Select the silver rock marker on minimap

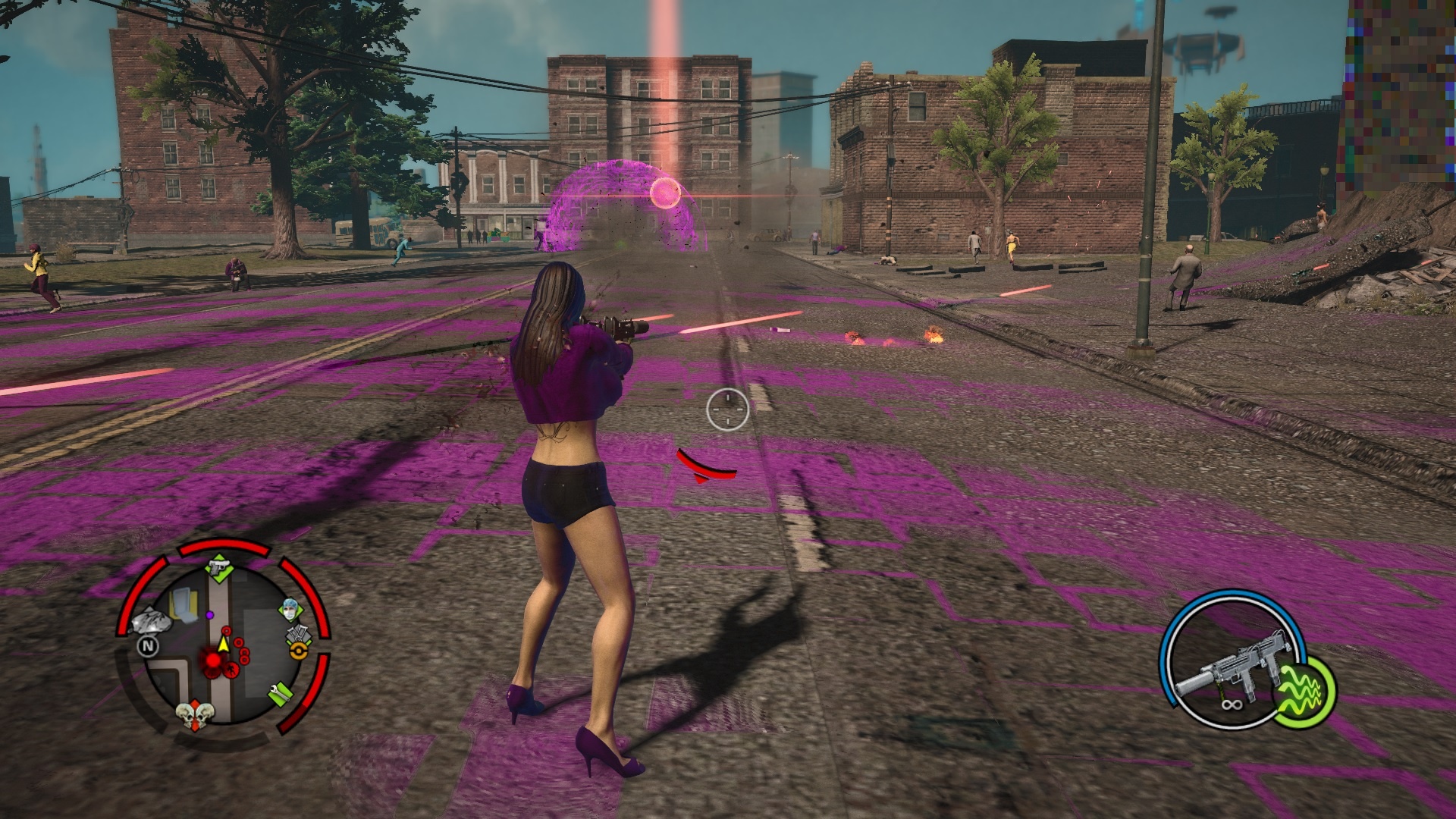[x=153, y=623]
